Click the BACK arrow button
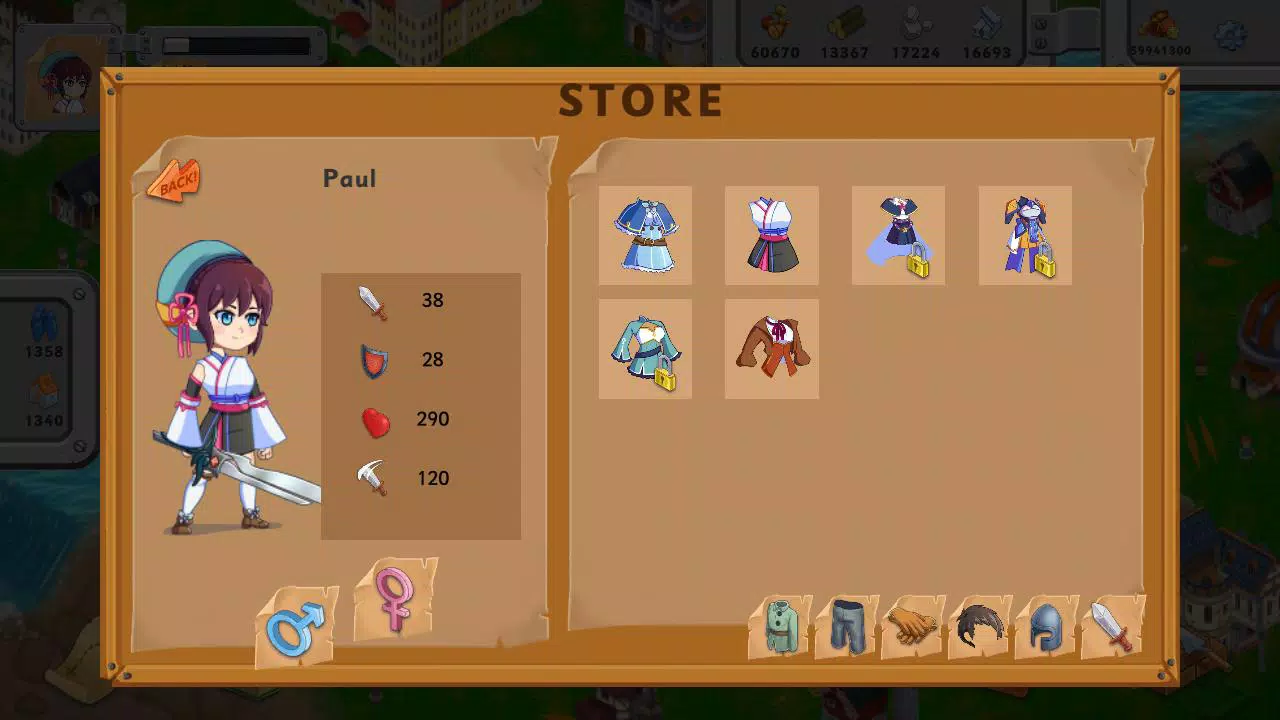Viewport: 1280px width, 720px height. pyautogui.click(x=171, y=182)
